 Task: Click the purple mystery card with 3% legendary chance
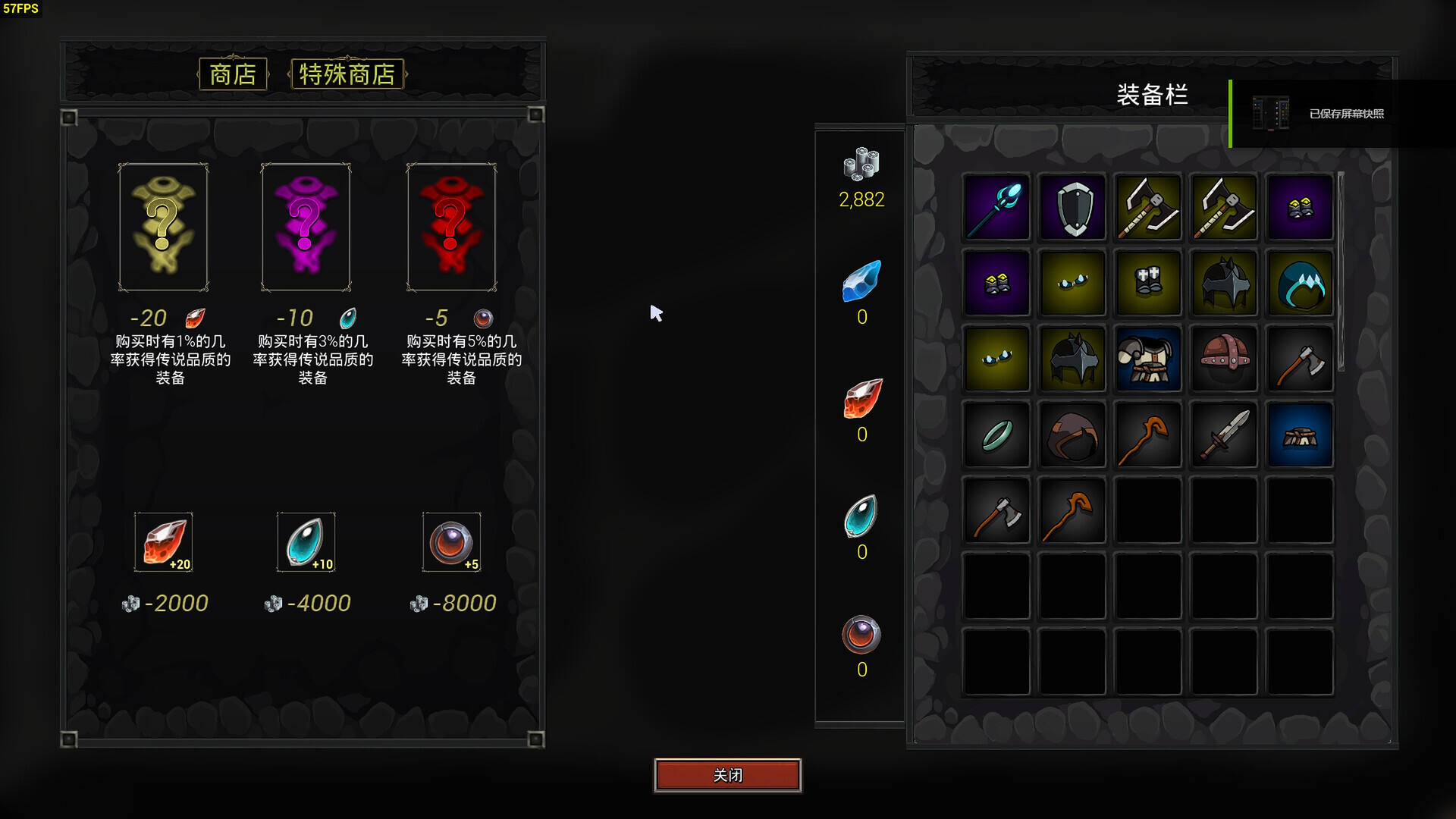pyautogui.click(x=306, y=226)
